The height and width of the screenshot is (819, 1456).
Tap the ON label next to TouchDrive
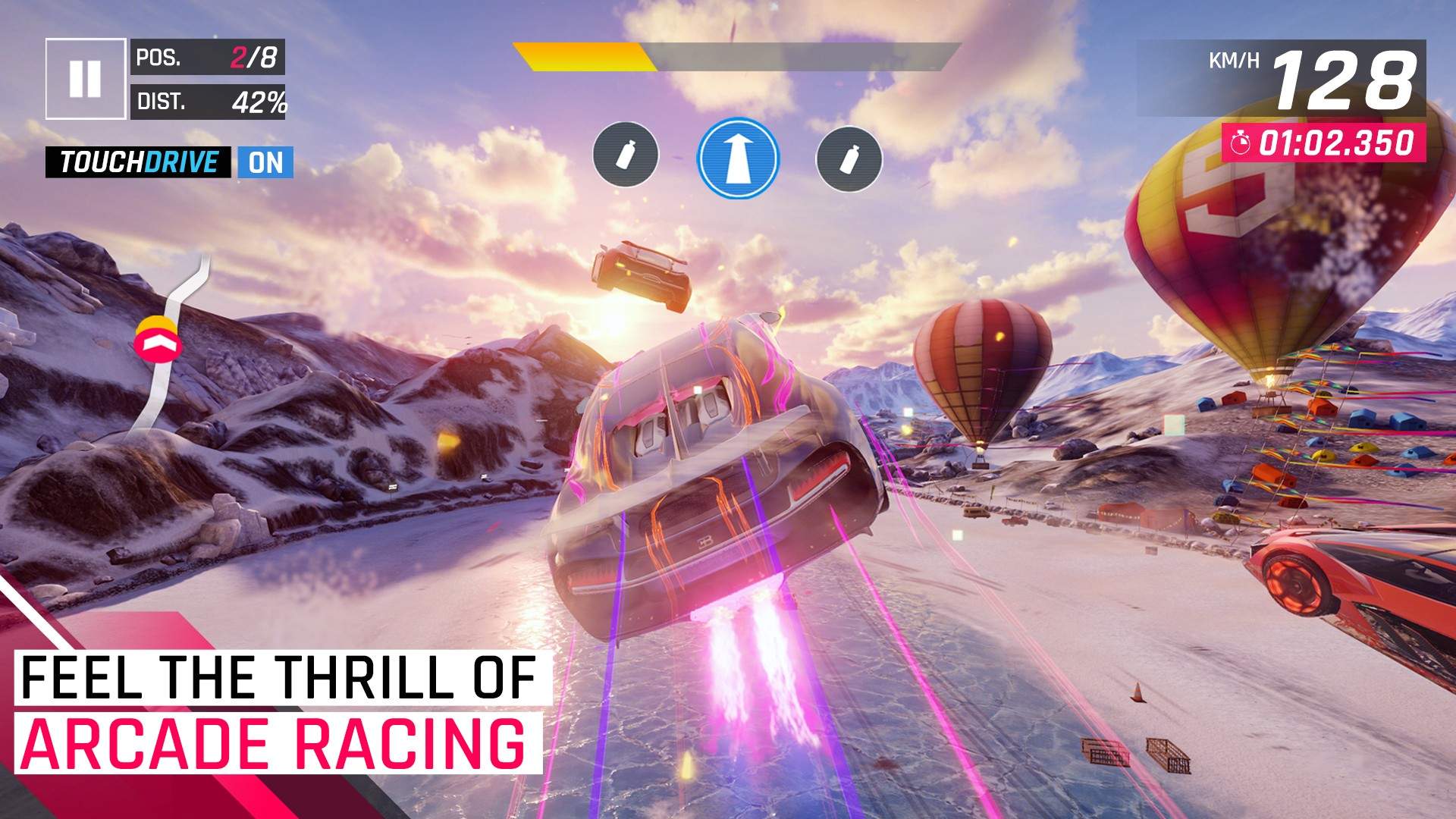click(x=267, y=162)
